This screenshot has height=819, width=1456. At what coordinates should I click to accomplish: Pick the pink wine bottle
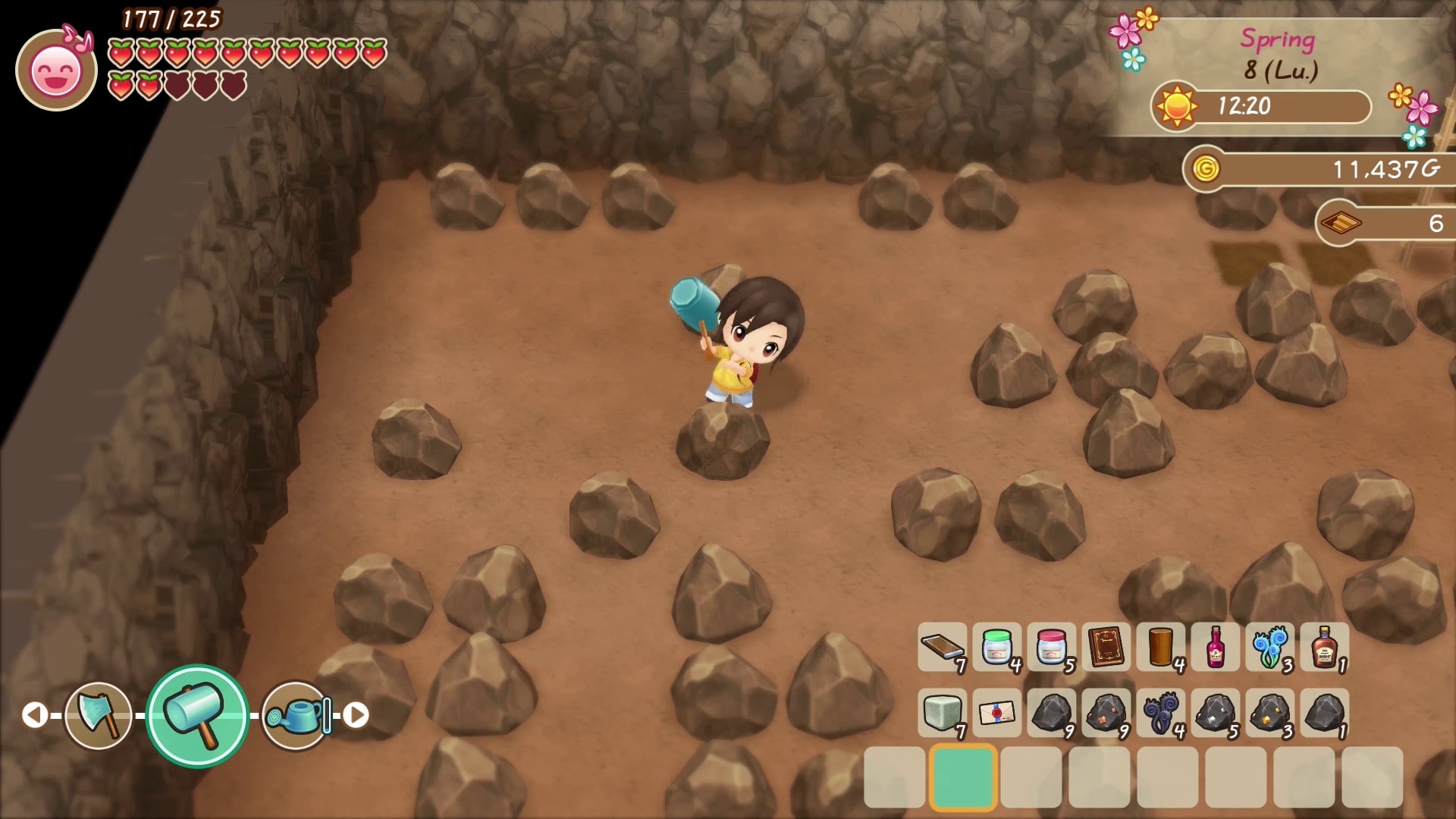1215,648
